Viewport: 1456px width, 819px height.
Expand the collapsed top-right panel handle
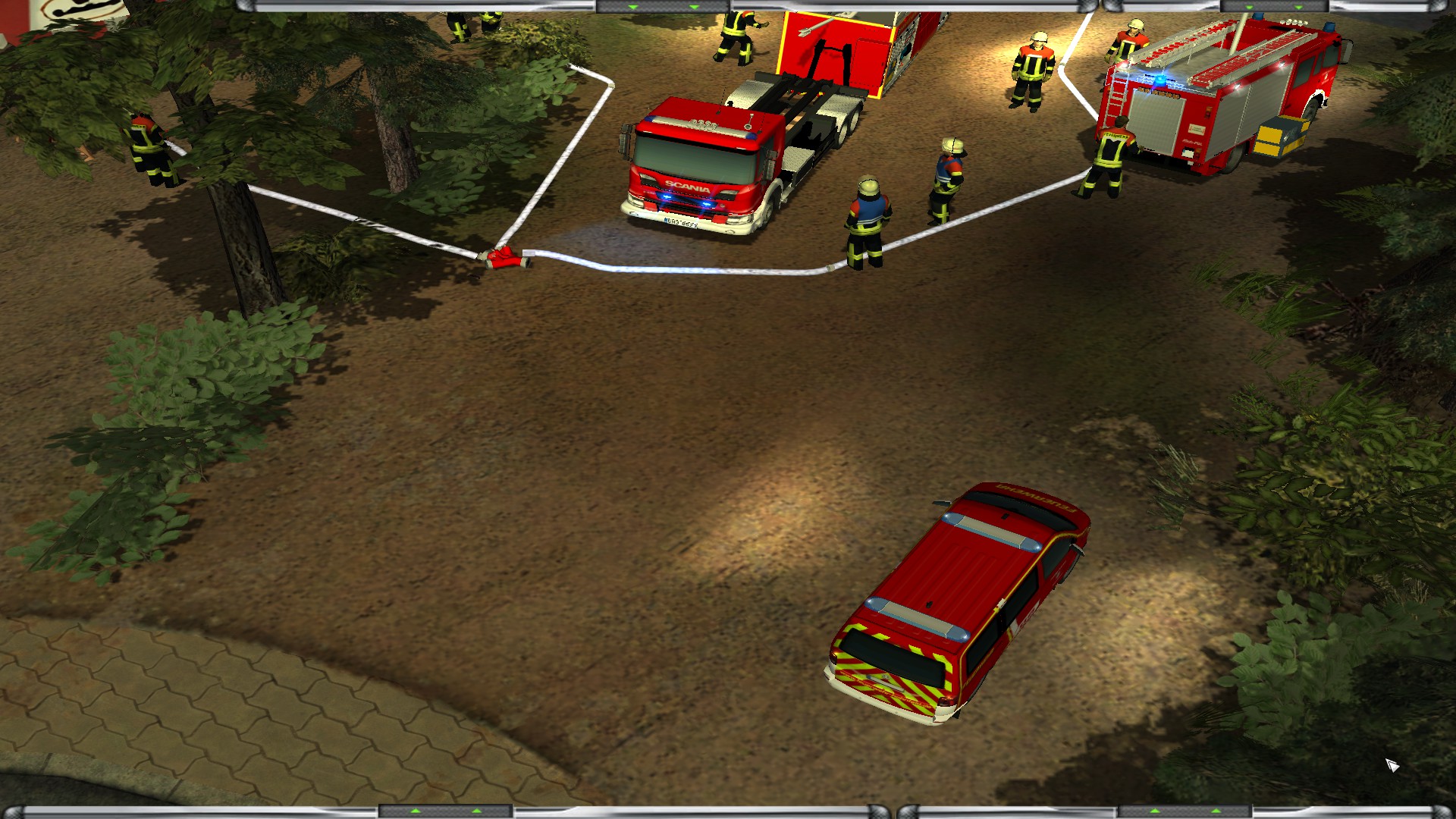(1273, 7)
